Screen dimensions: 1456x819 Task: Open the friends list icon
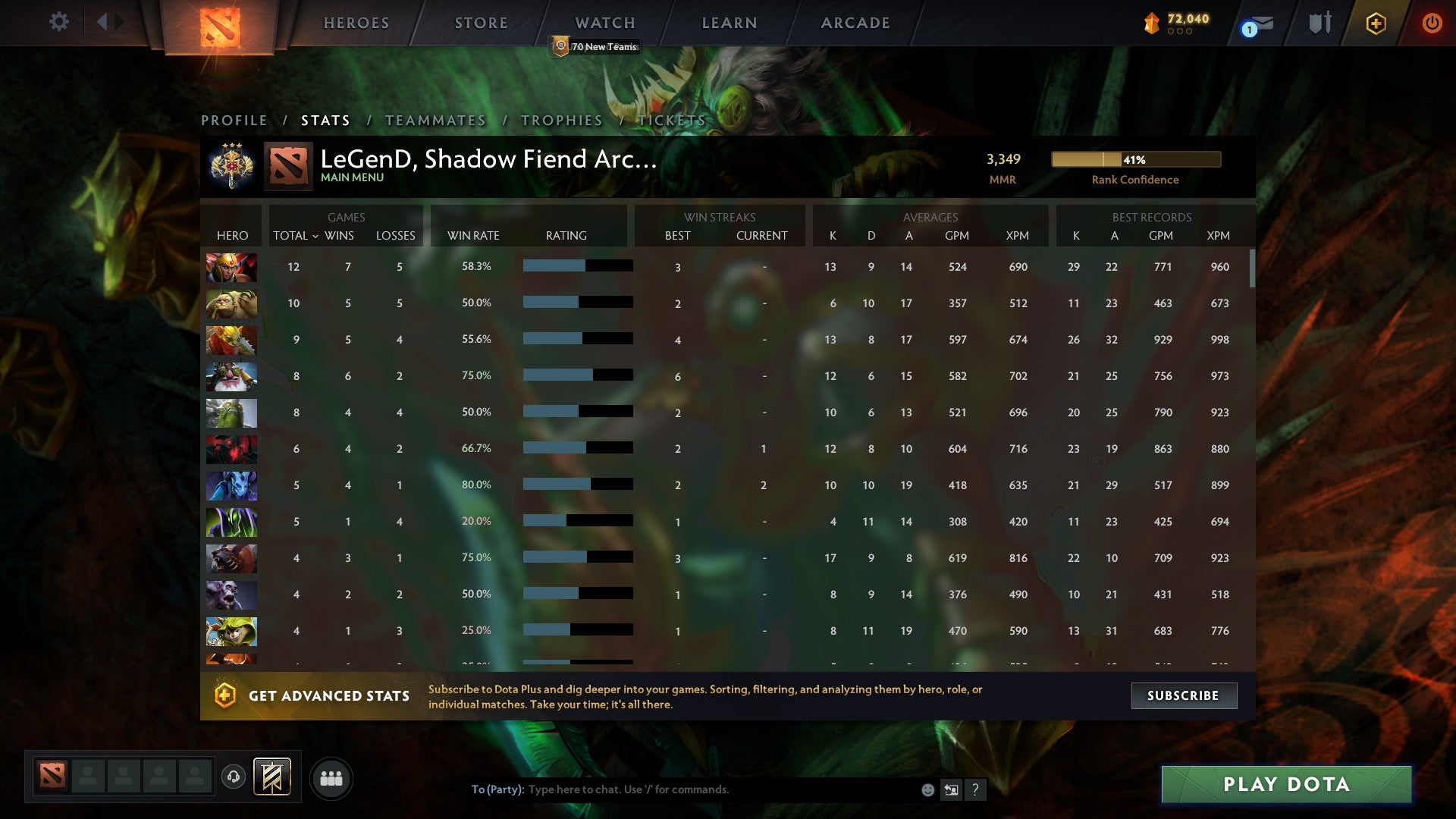[331, 777]
